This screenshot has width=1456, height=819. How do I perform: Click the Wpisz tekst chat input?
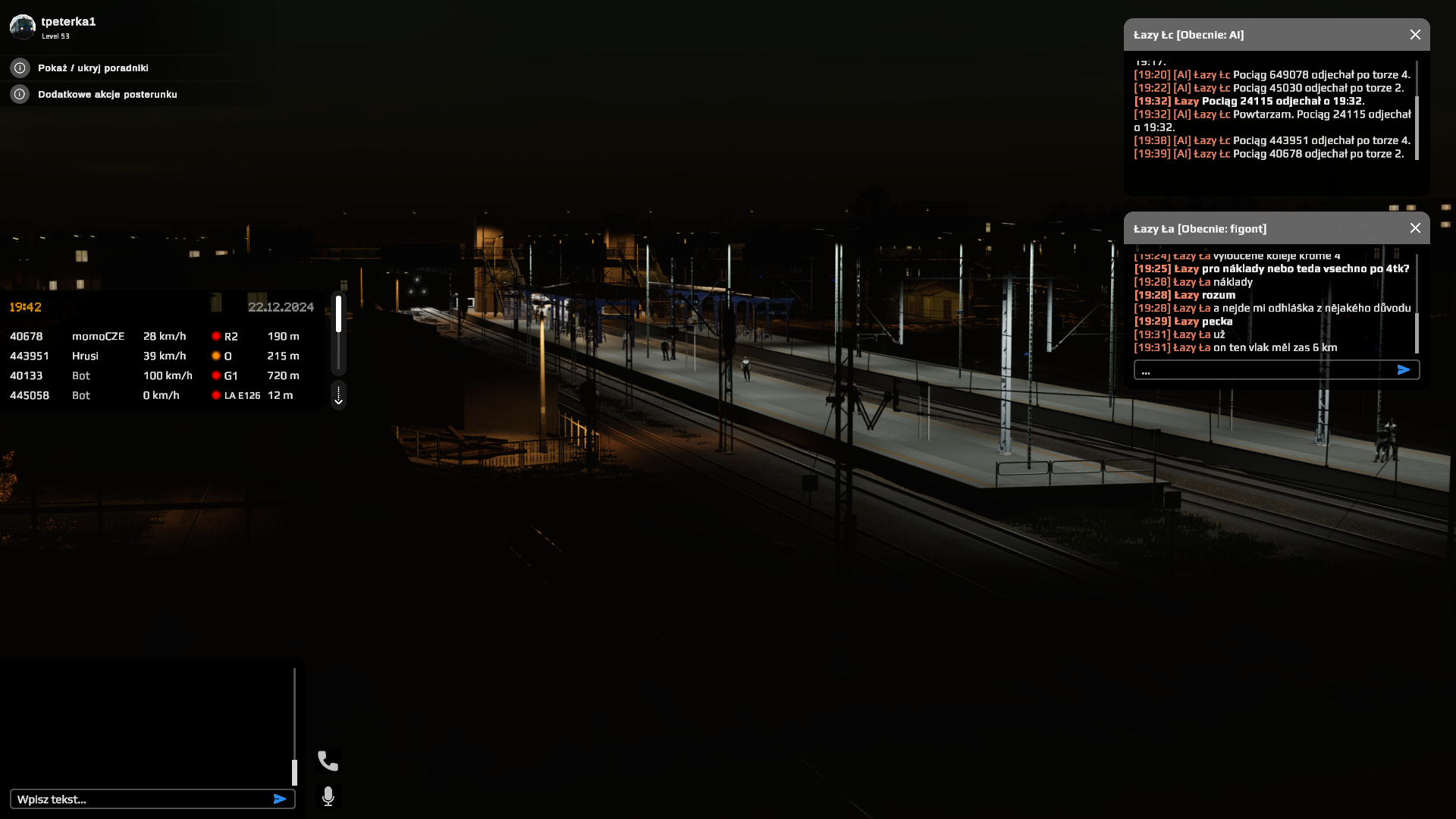pyautogui.click(x=140, y=799)
